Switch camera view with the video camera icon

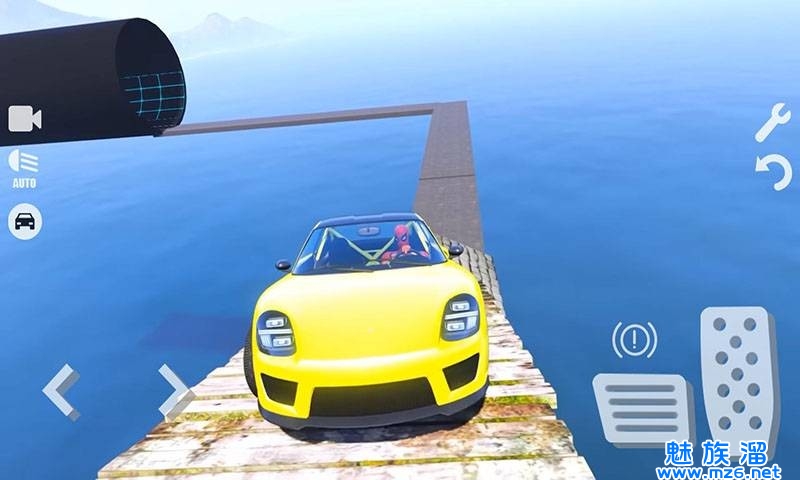[x=25, y=119]
